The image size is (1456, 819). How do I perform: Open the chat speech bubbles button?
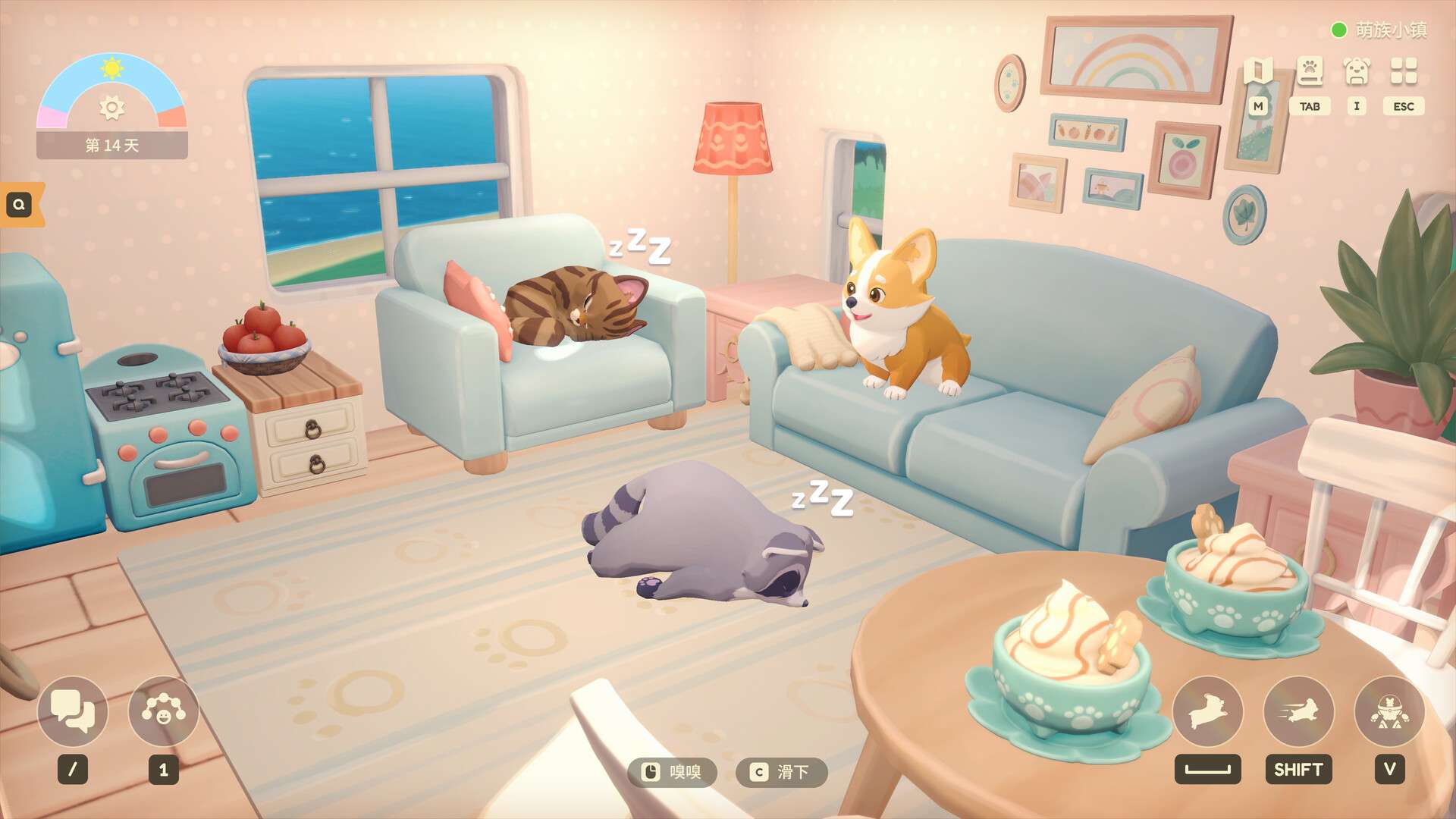pos(73,712)
